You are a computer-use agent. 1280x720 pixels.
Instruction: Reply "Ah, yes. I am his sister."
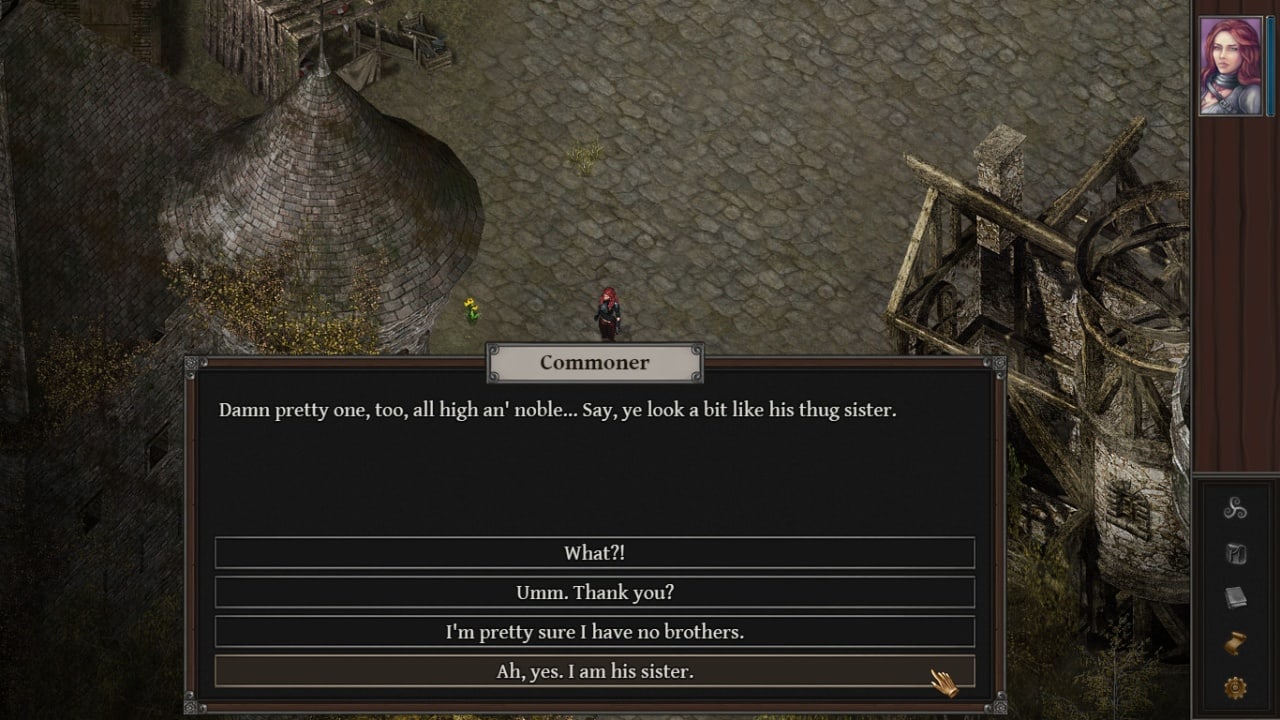pyautogui.click(x=594, y=671)
